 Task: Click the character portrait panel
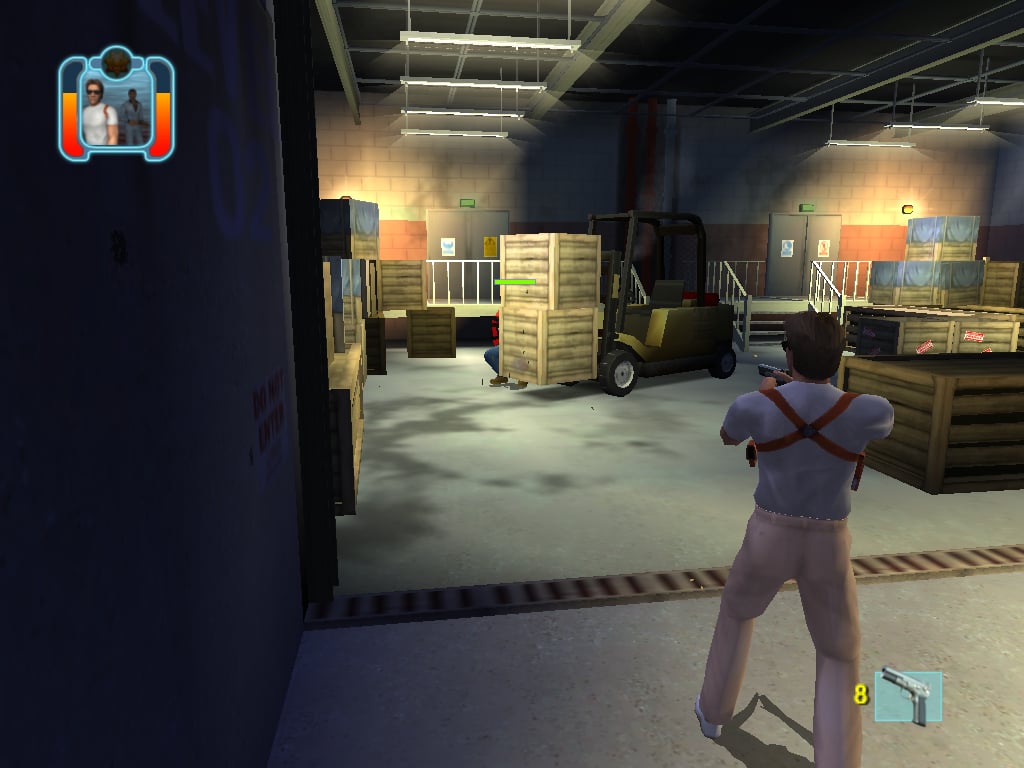[x=116, y=108]
